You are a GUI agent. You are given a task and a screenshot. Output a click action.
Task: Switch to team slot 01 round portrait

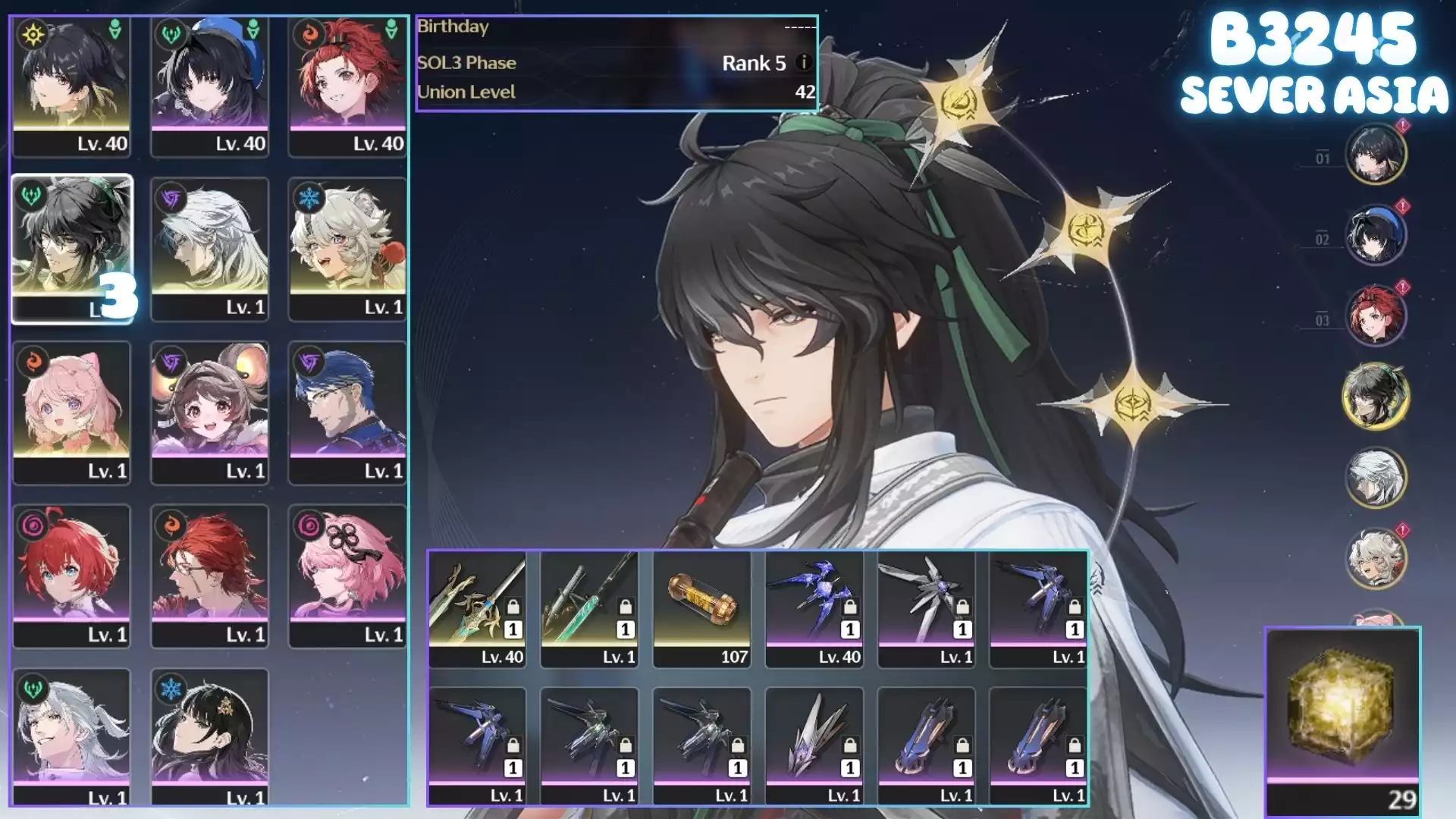[1375, 154]
